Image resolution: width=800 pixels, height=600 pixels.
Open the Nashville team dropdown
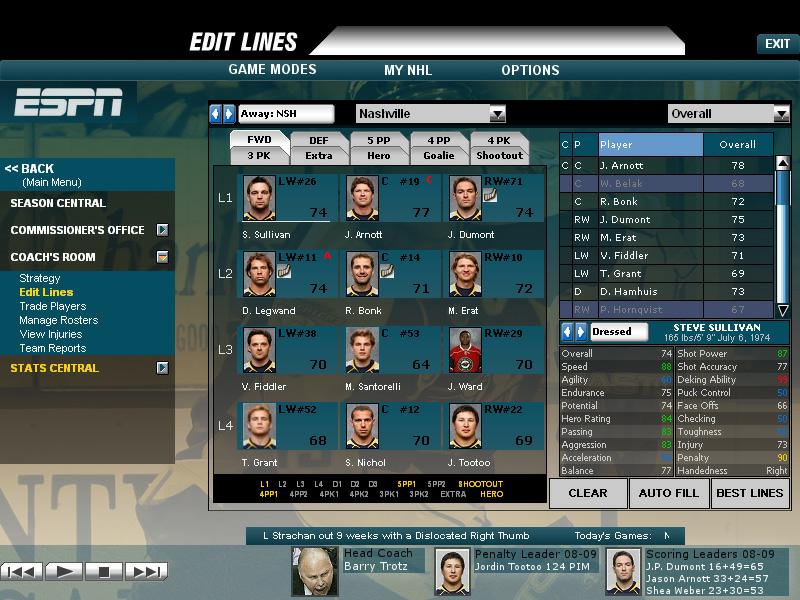coord(497,114)
